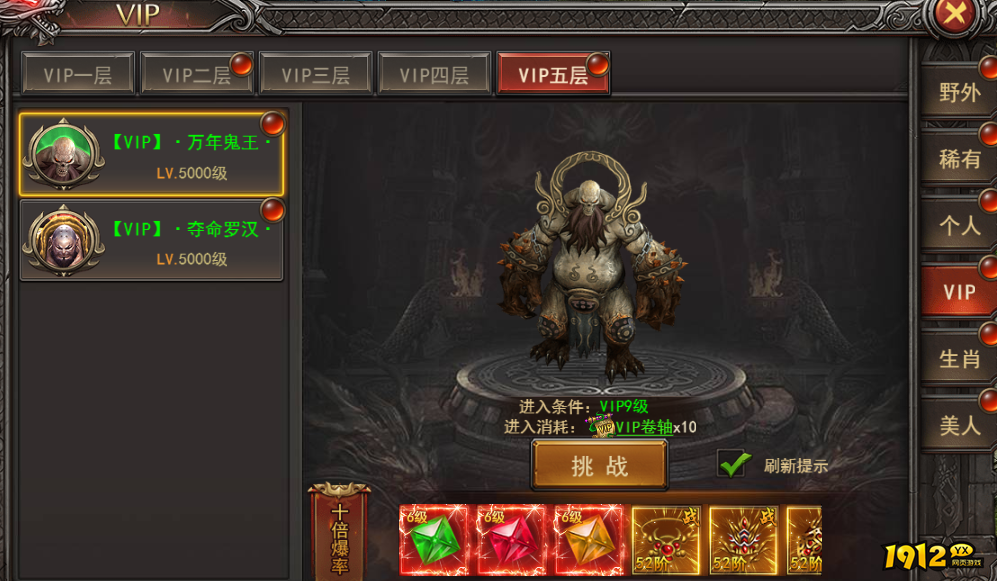
Task: Switch to the 稀有 side category
Action: pyautogui.click(x=959, y=159)
